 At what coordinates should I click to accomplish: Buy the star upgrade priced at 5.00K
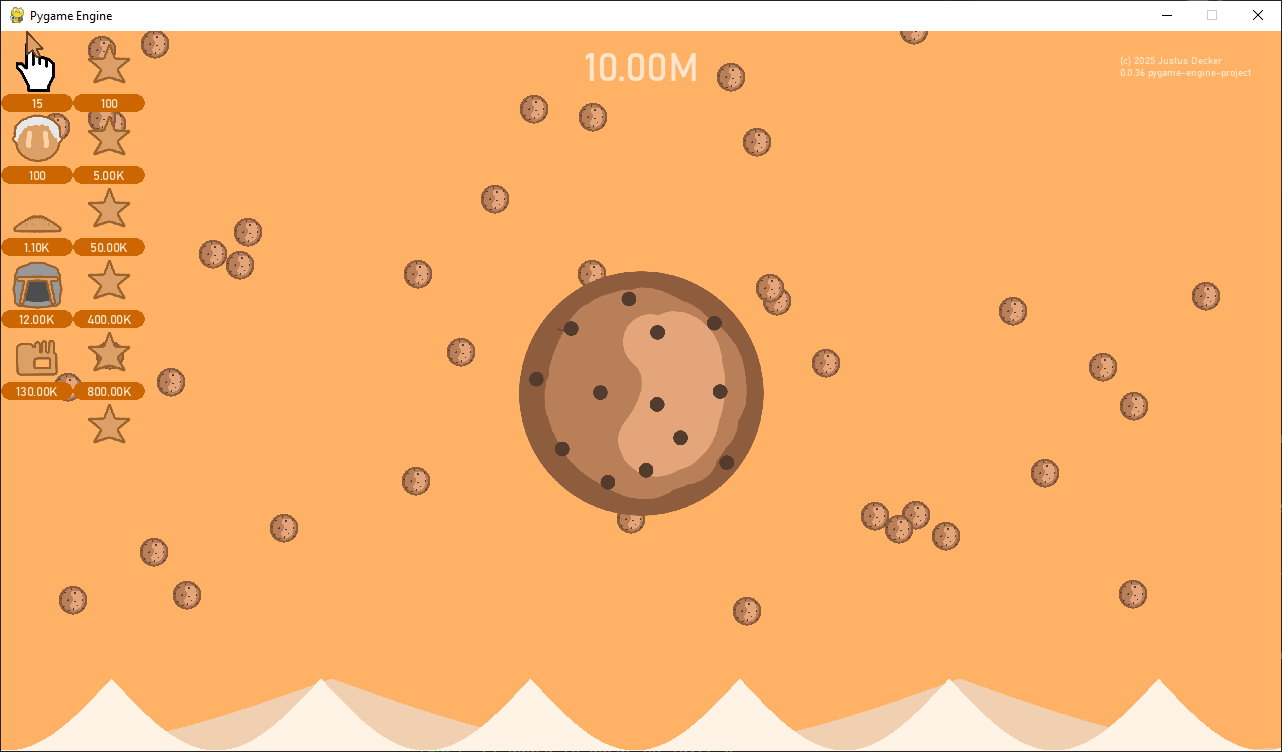point(109,137)
